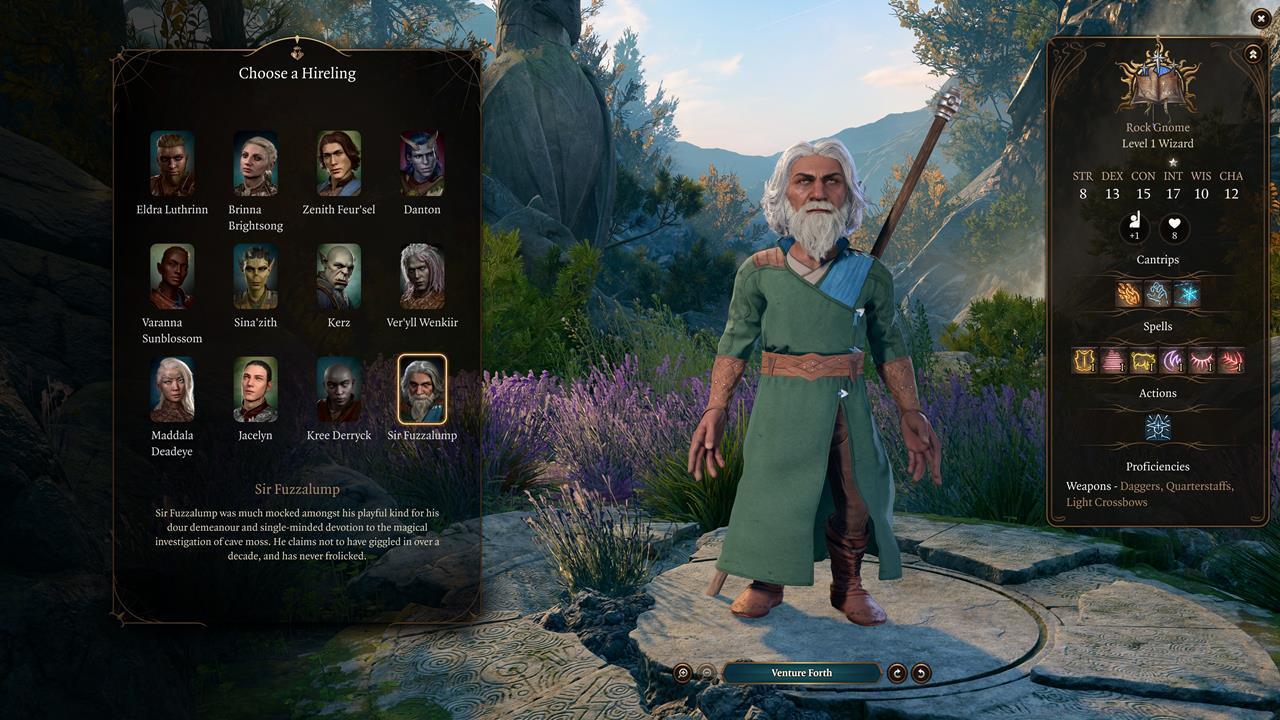The image size is (1280, 720).
Task: Inspect the snowflake Ray of Frost cantrip
Action: coord(1187,294)
